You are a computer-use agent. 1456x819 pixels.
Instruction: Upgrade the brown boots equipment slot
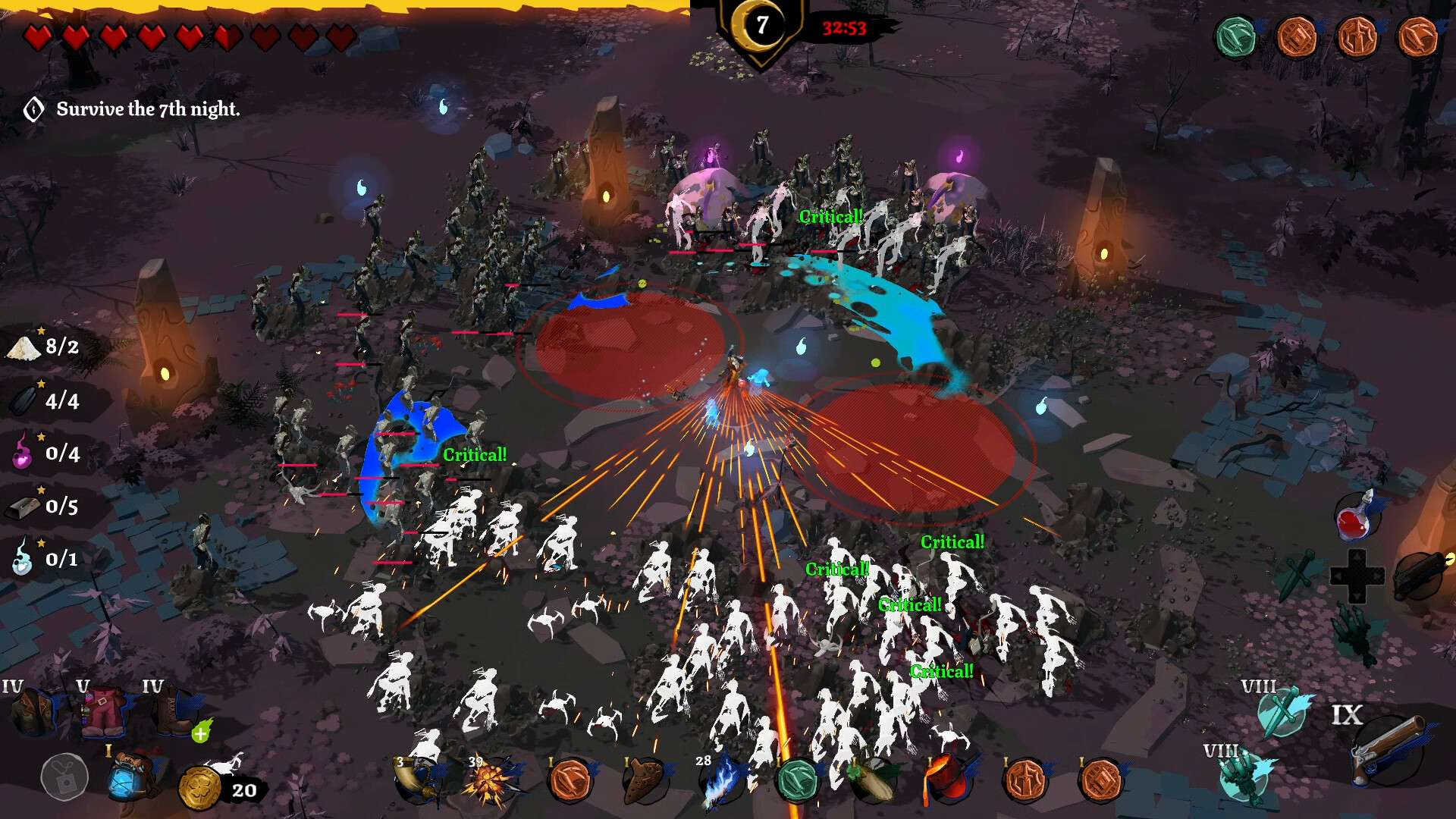pyautogui.click(x=200, y=733)
